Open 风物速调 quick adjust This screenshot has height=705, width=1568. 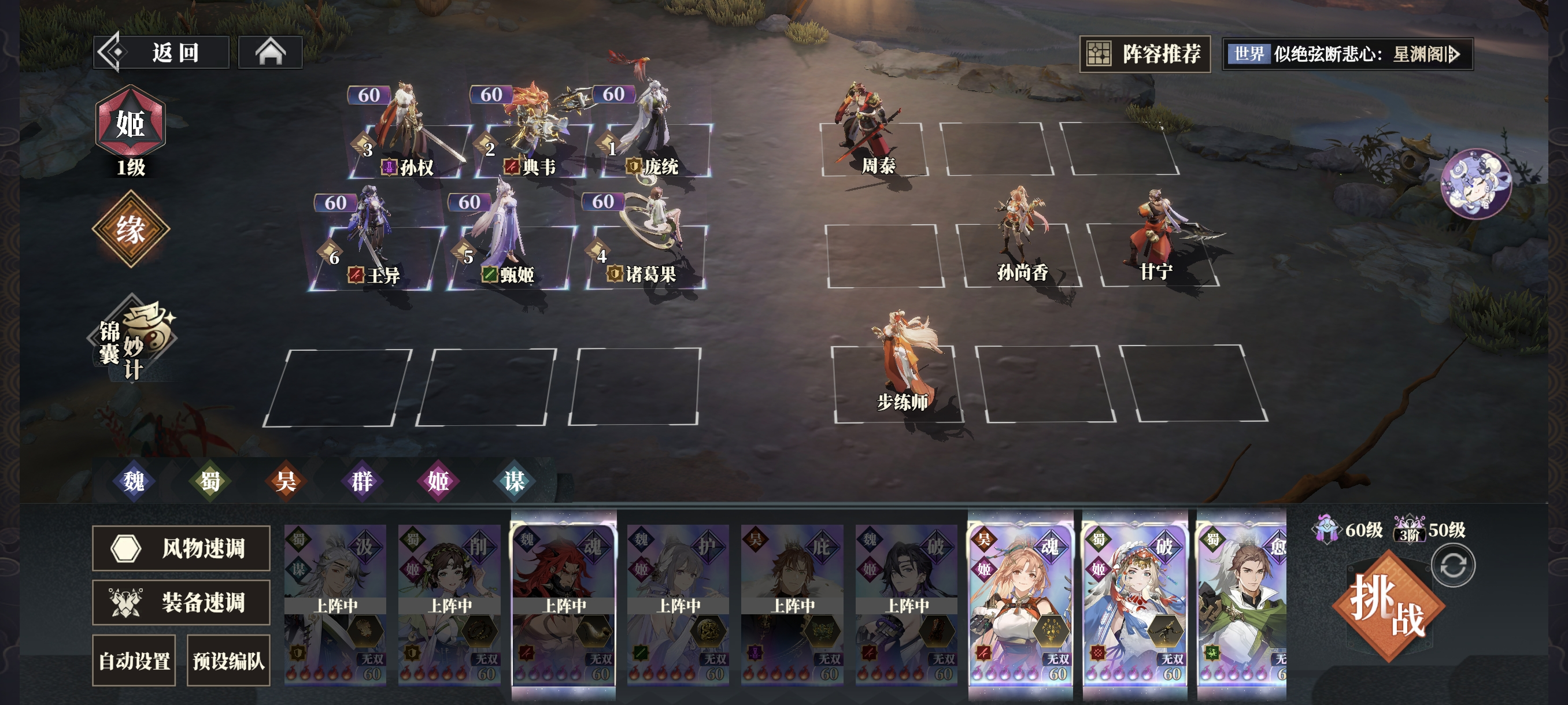point(181,548)
